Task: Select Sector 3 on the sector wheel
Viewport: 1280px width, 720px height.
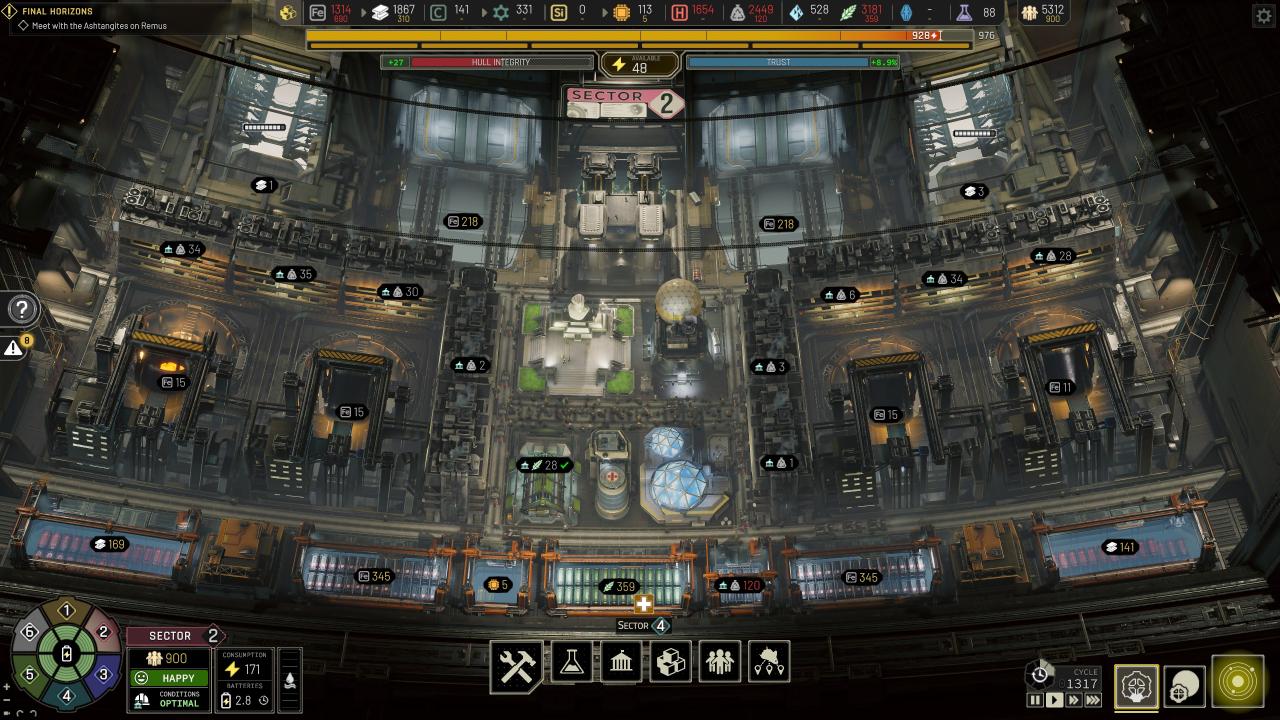Action: 103,675
